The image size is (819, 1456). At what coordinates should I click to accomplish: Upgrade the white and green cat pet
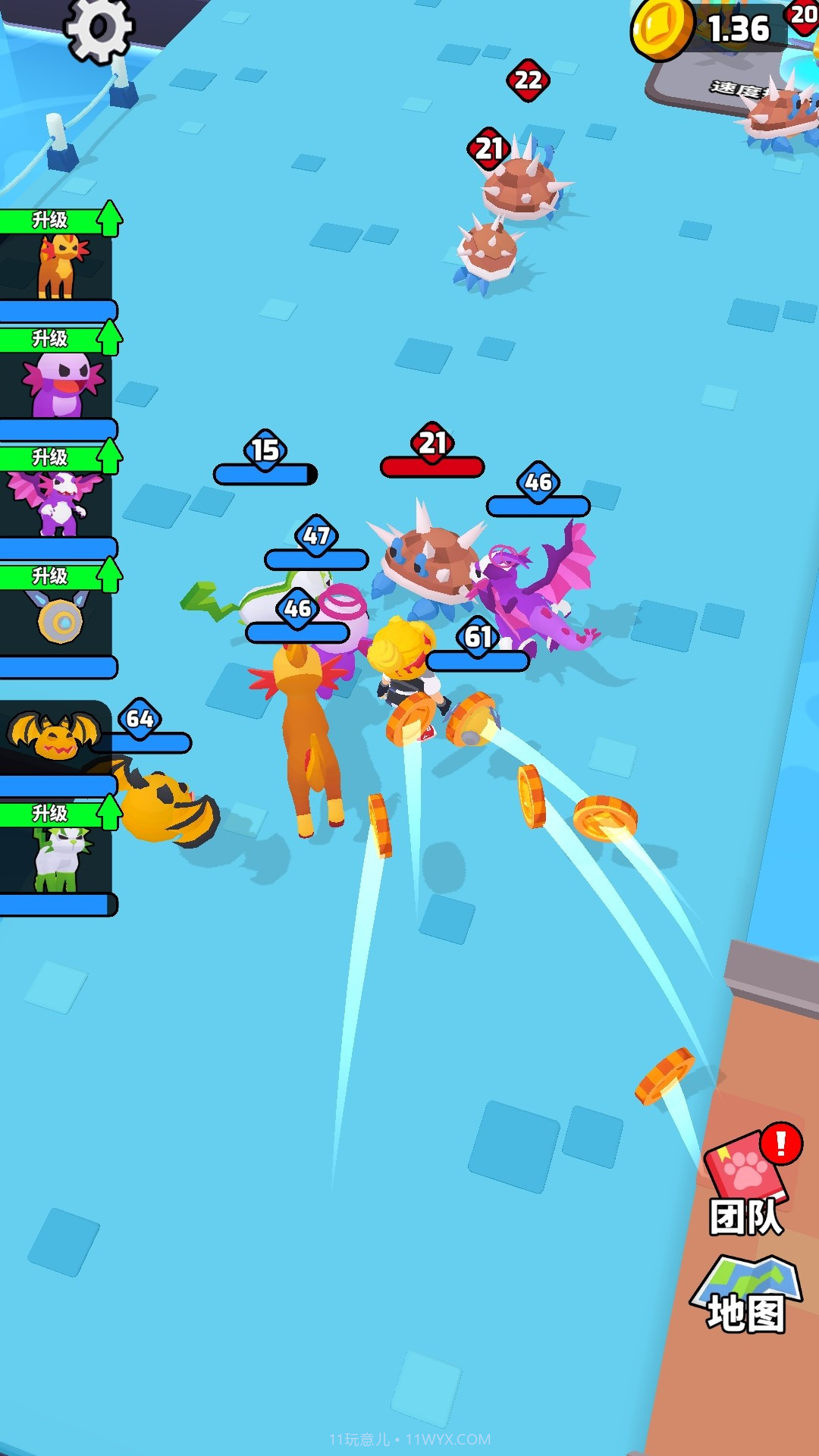pyautogui.click(x=59, y=814)
